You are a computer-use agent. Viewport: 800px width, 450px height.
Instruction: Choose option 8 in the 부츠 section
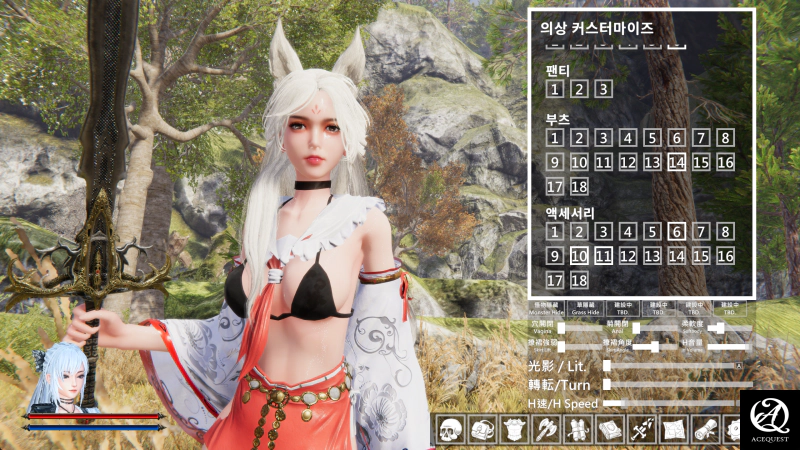(726, 138)
